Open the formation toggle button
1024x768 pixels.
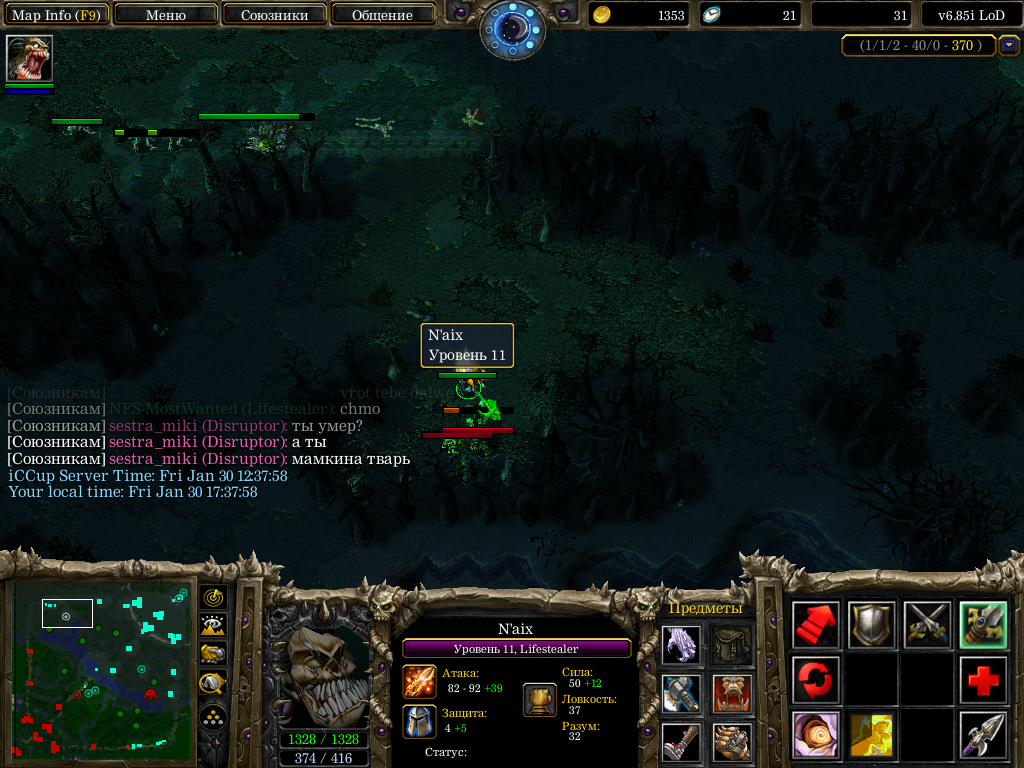click(x=213, y=717)
